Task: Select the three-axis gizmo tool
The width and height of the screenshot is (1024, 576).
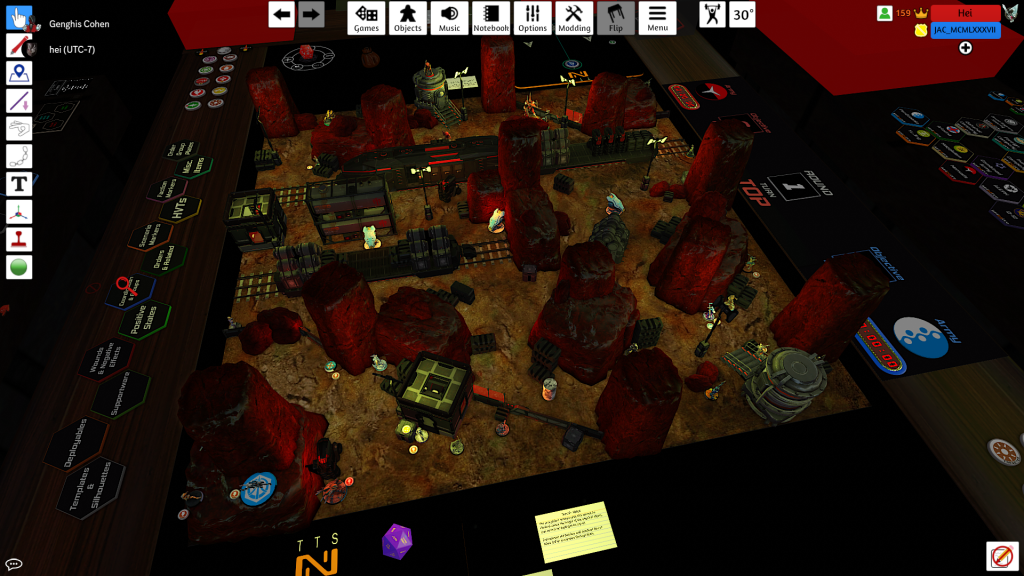Action: tap(20, 212)
